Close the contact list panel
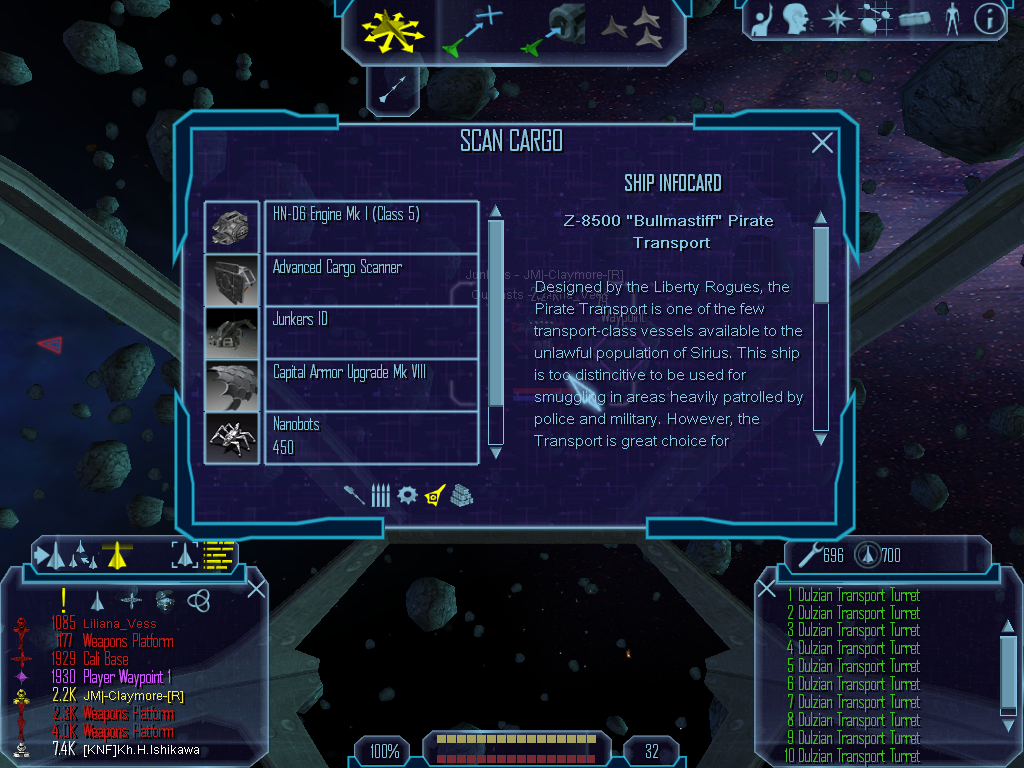Screen dimensions: 1024x768 click(x=256, y=589)
